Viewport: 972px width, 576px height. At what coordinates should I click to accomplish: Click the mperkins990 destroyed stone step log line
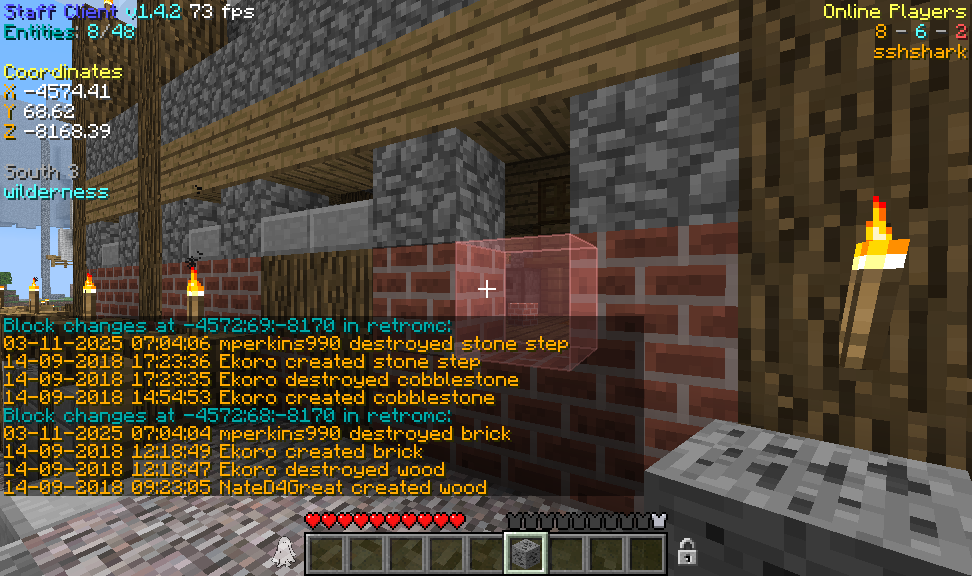pos(286,344)
